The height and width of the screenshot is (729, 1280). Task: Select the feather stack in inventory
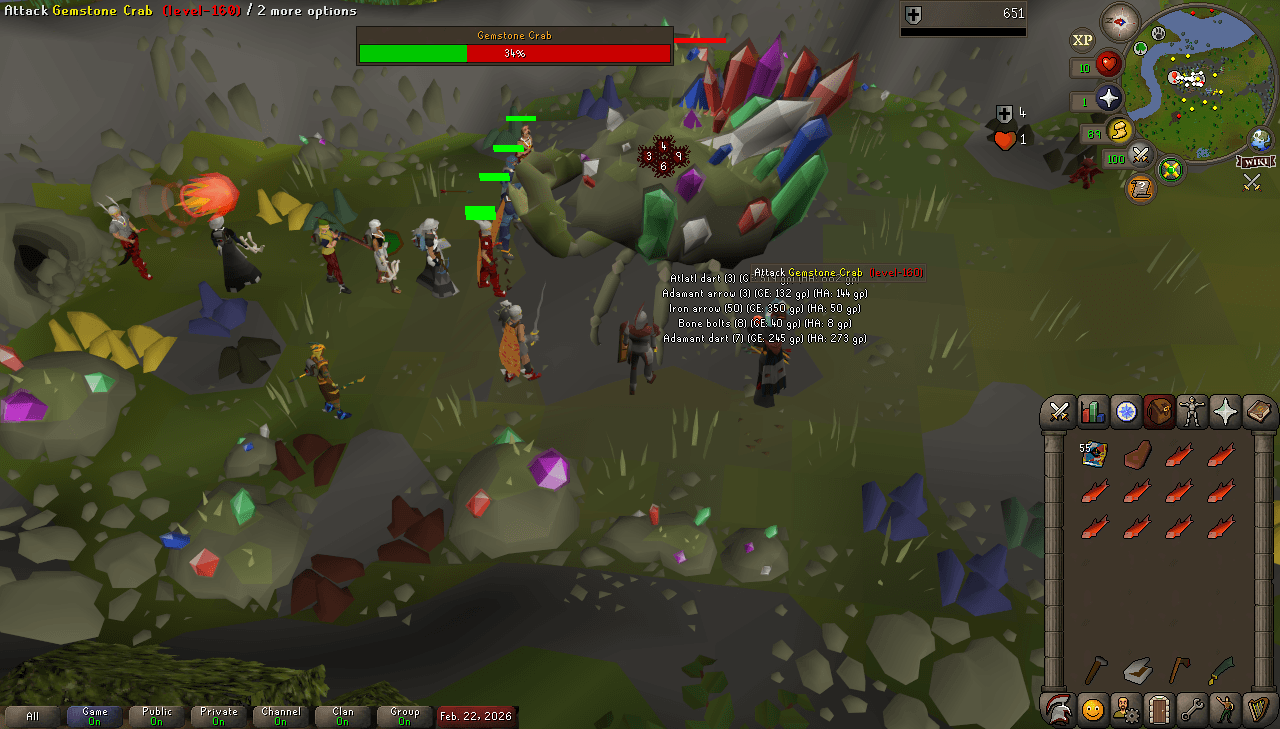pos(1092,454)
